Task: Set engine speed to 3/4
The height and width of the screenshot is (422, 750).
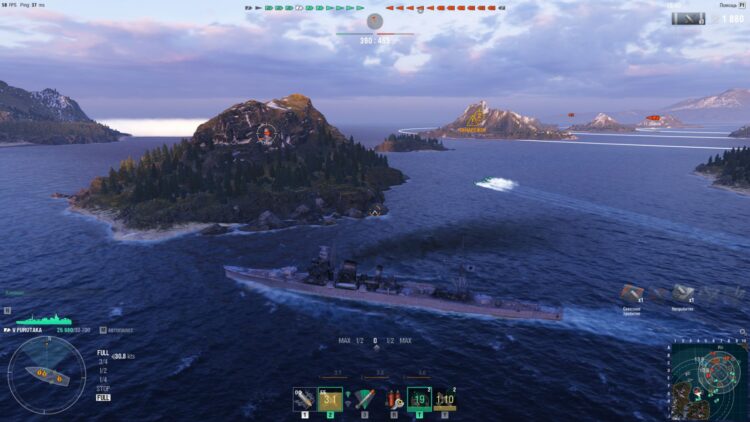Action: click(x=102, y=361)
